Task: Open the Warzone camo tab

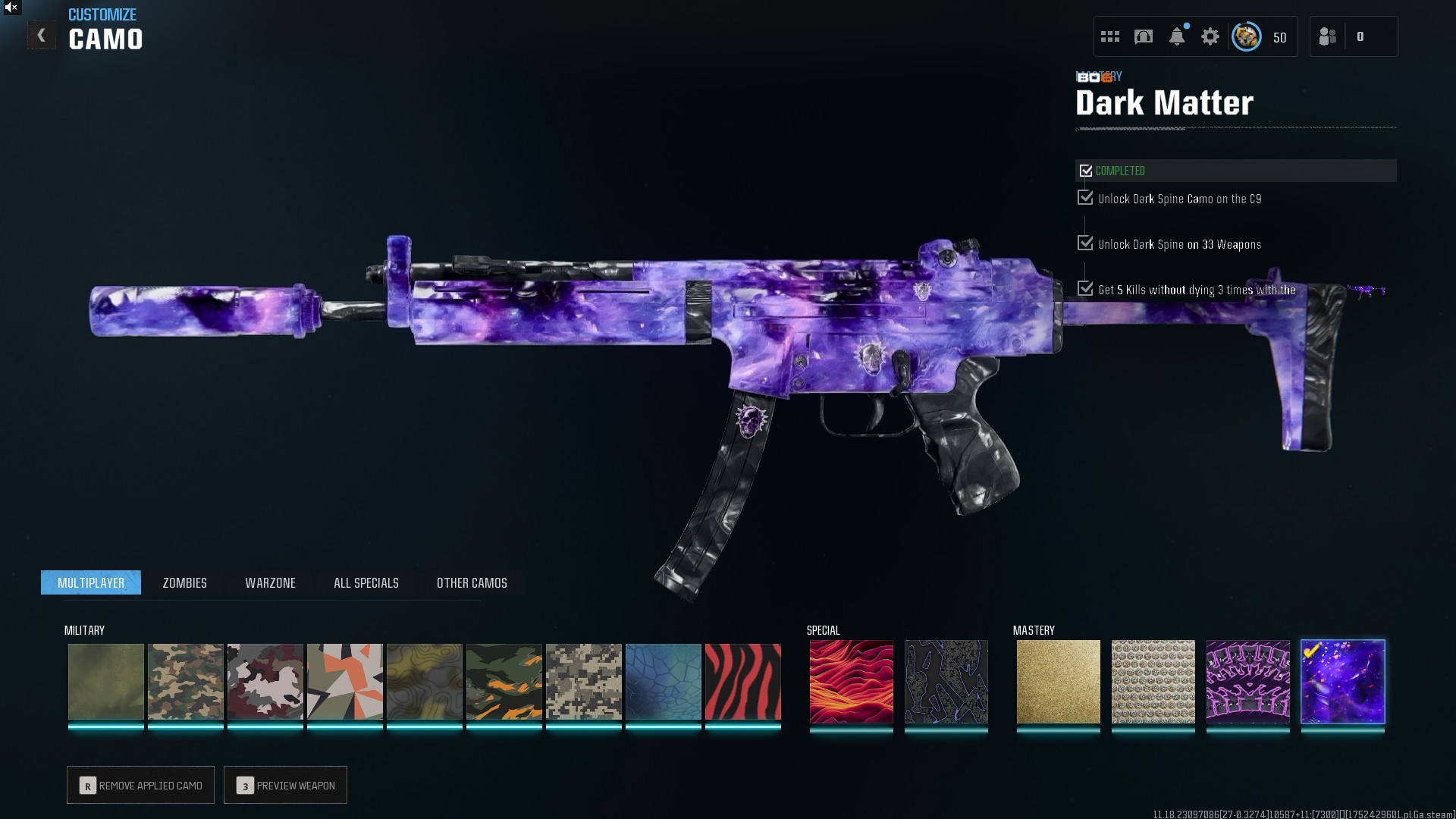Action: pos(270,582)
